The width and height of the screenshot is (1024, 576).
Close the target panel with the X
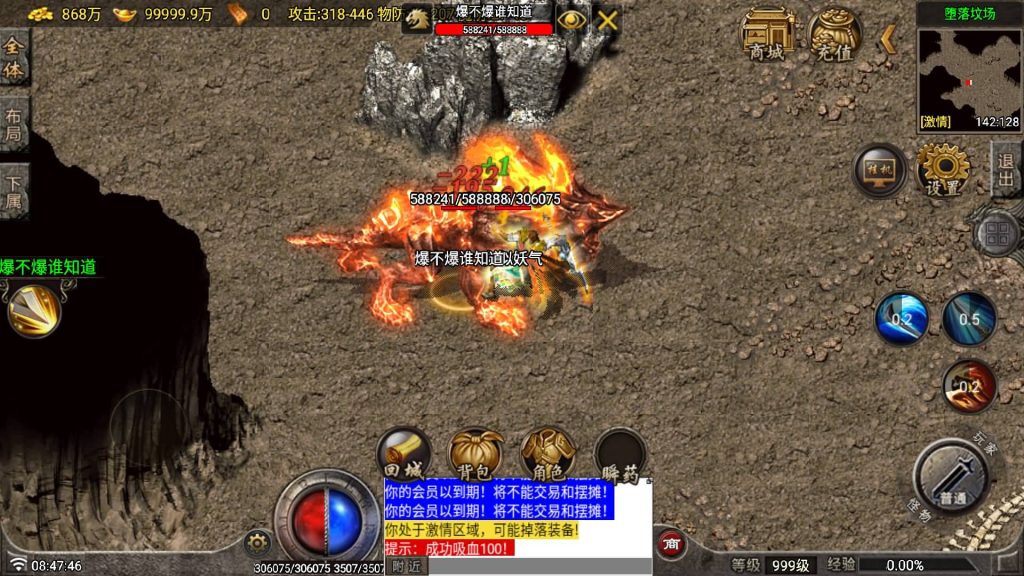click(607, 19)
